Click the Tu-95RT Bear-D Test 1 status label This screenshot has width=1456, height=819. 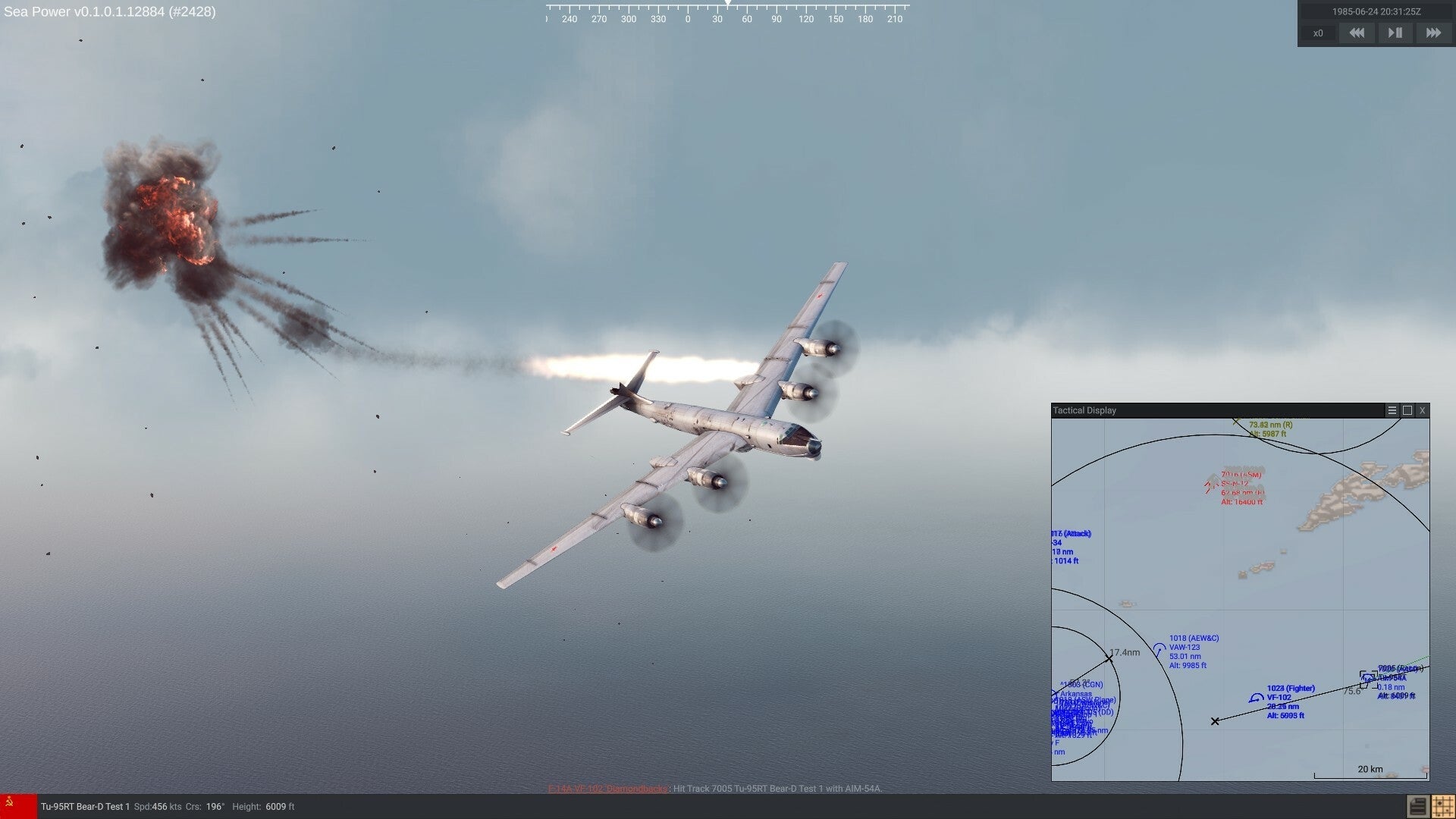[86, 806]
